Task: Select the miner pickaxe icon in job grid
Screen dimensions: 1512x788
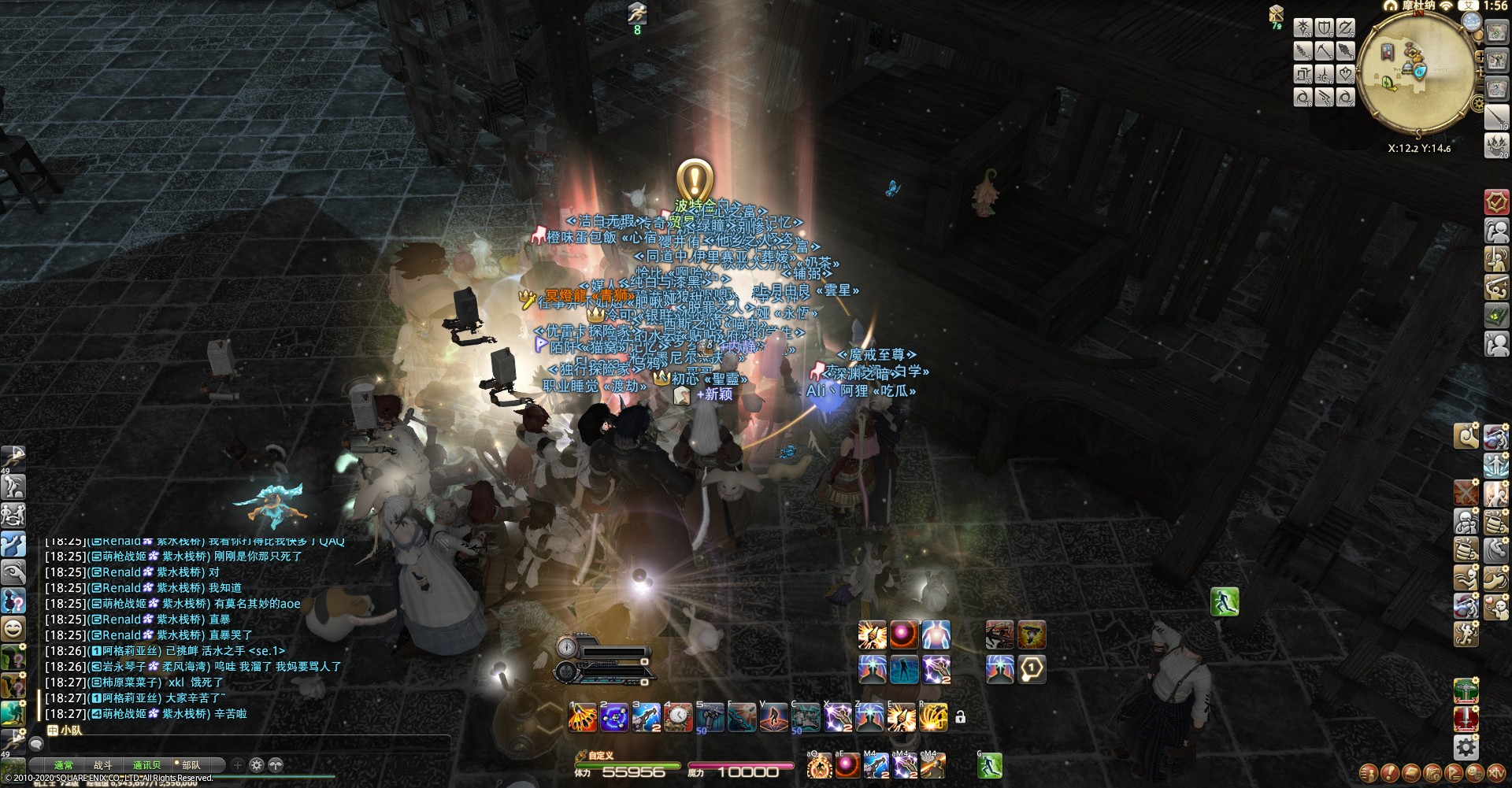Action: click(1325, 52)
